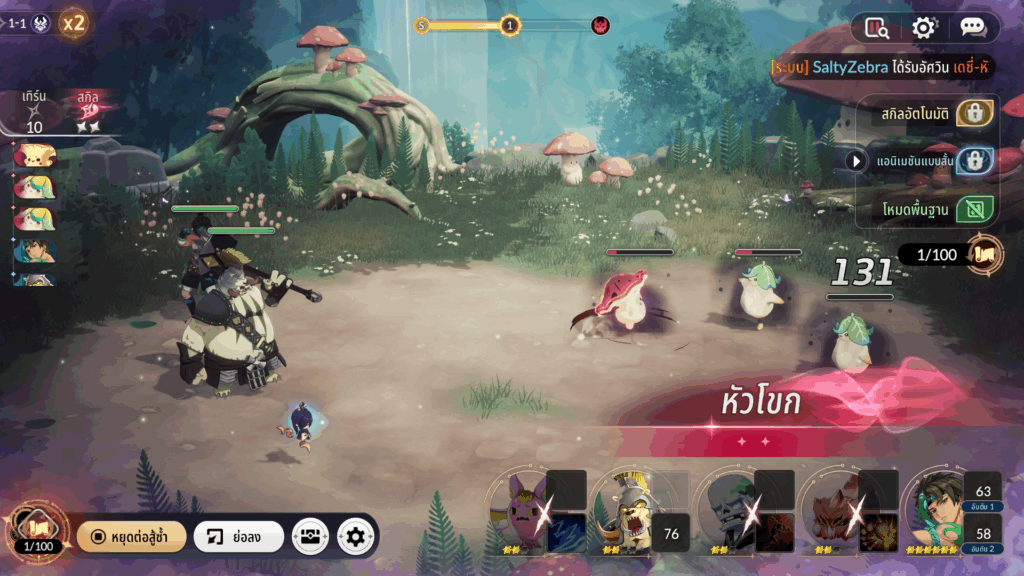Open the chat speech bubble
The height and width of the screenshot is (576, 1024).
972,28
